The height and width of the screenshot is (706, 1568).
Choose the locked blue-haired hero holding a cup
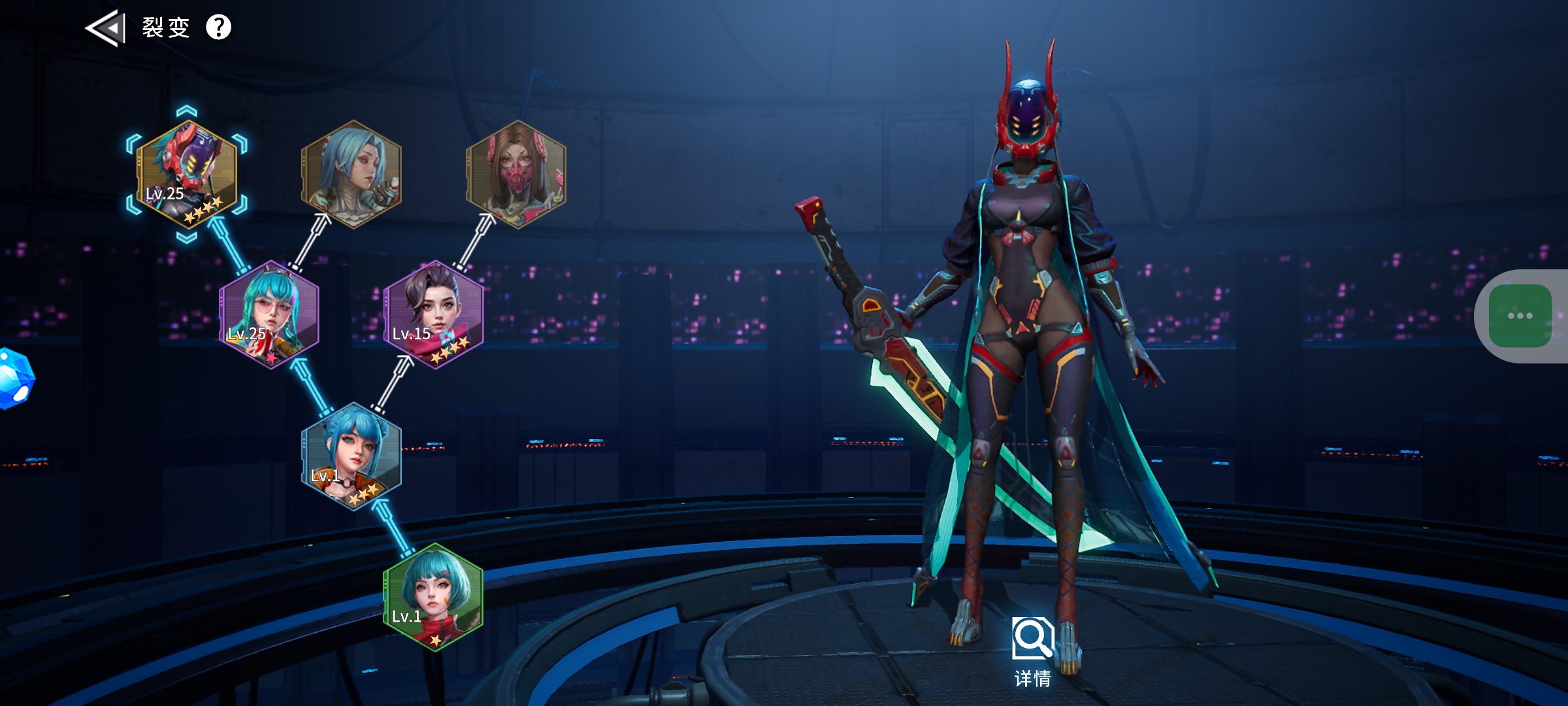click(x=351, y=174)
